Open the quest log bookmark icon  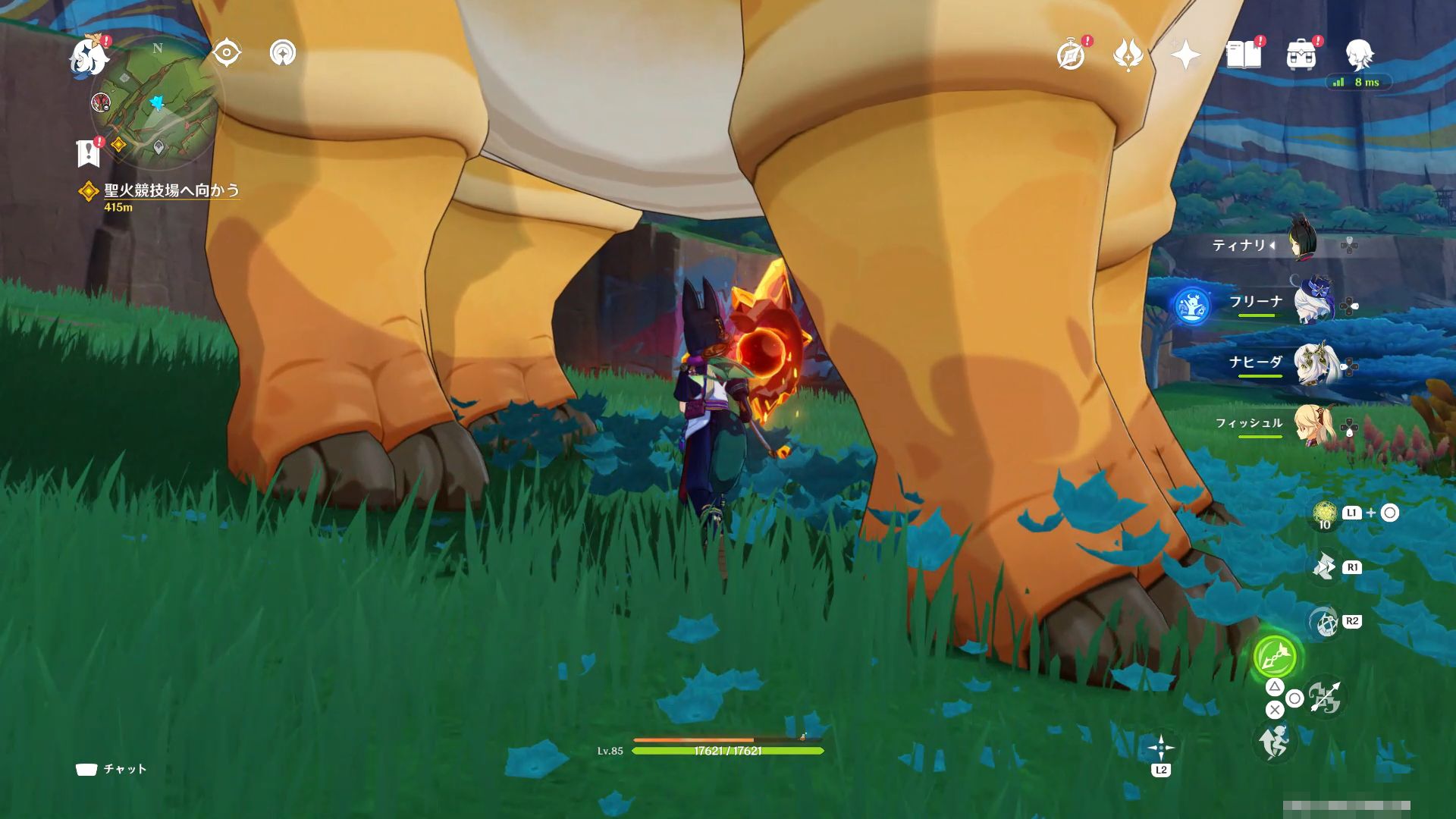[x=89, y=152]
